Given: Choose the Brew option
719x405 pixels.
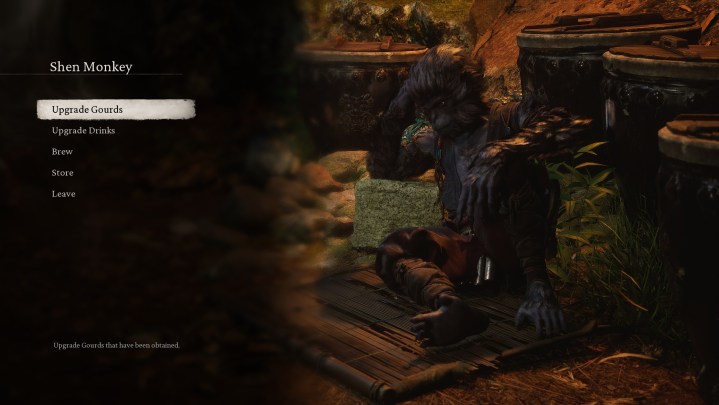Looking at the screenshot, I should (62, 152).
